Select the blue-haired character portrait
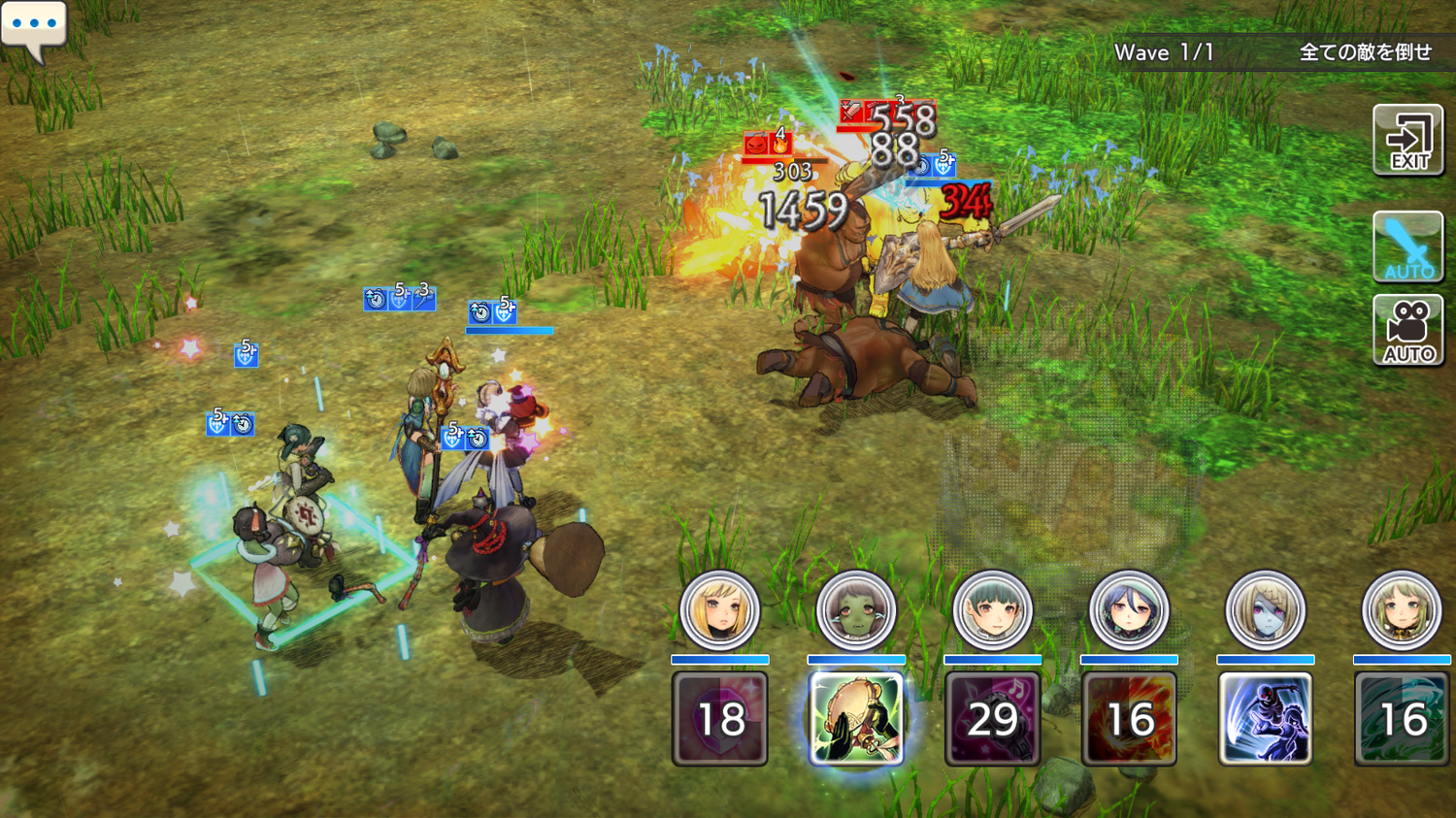The height and width of the screenshot is (818, 1456). pos(1128,611)
